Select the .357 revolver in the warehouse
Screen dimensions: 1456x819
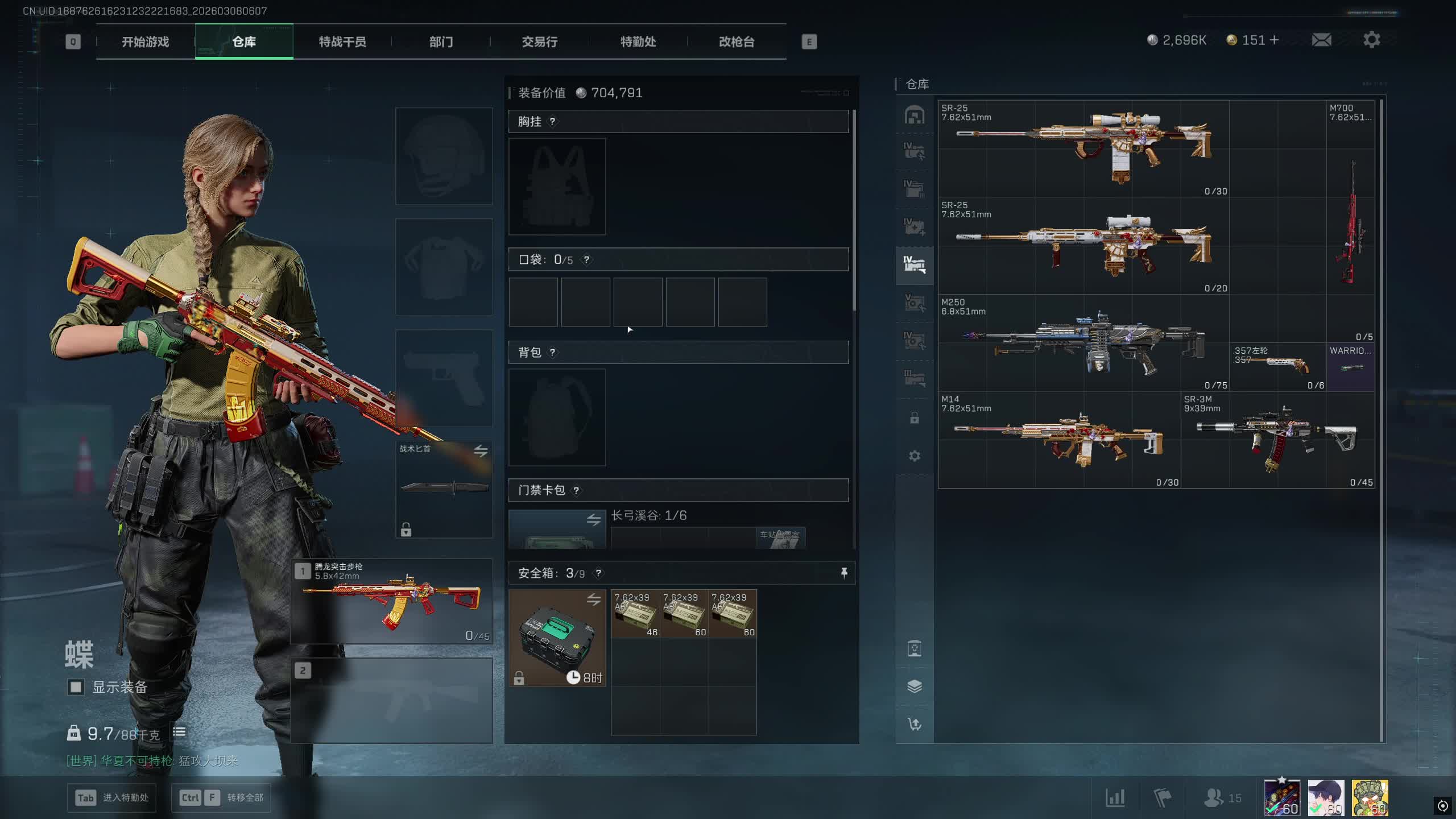[x=1277, y=366]
